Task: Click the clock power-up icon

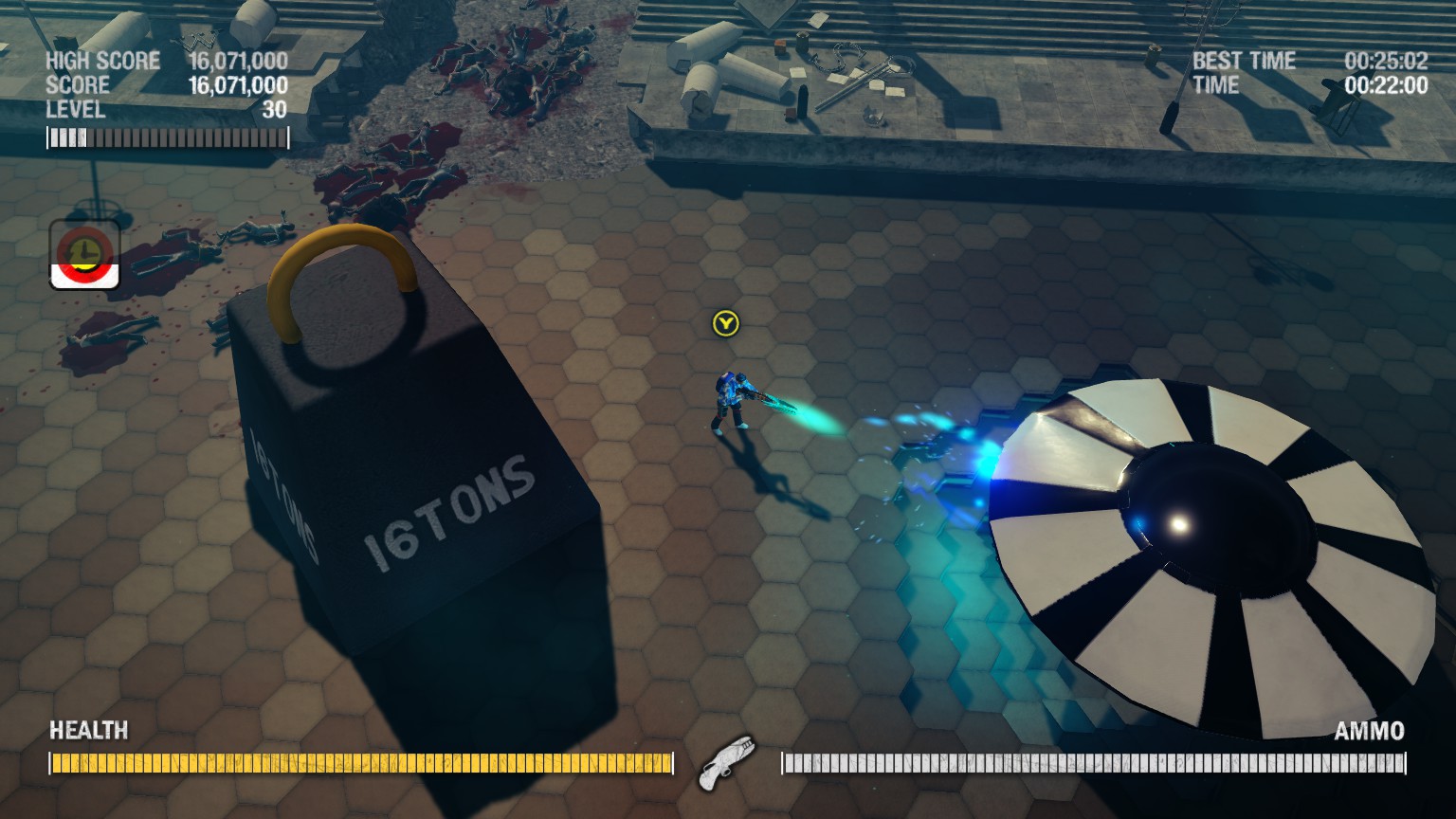Action: tap(84, 254)
